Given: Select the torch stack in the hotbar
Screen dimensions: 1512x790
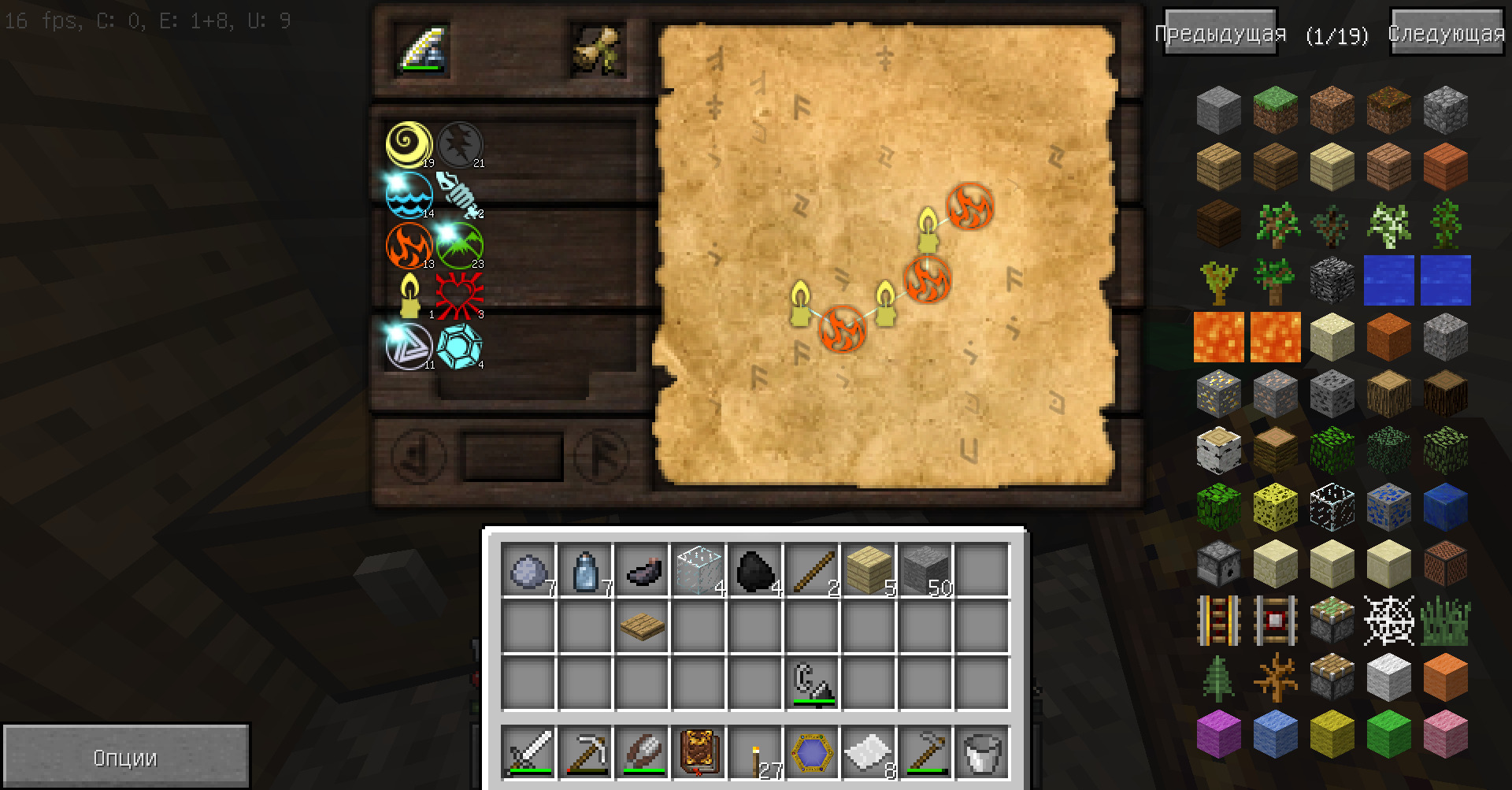Looking at the screenshot, I should [x=754, y=751].
